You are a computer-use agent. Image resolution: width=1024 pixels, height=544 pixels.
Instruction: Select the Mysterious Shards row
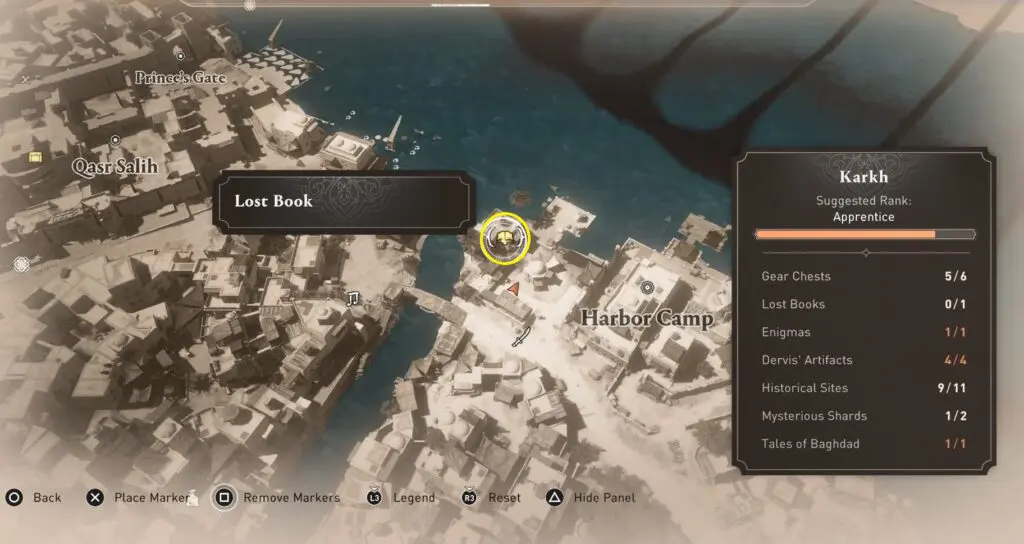point(864,416)
